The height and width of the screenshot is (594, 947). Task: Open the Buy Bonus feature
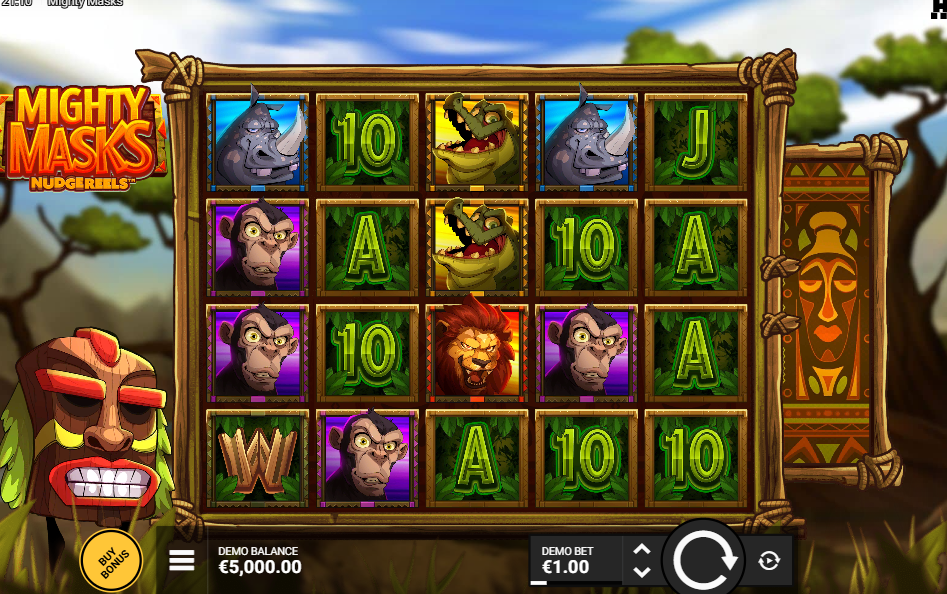coord(111,561)
